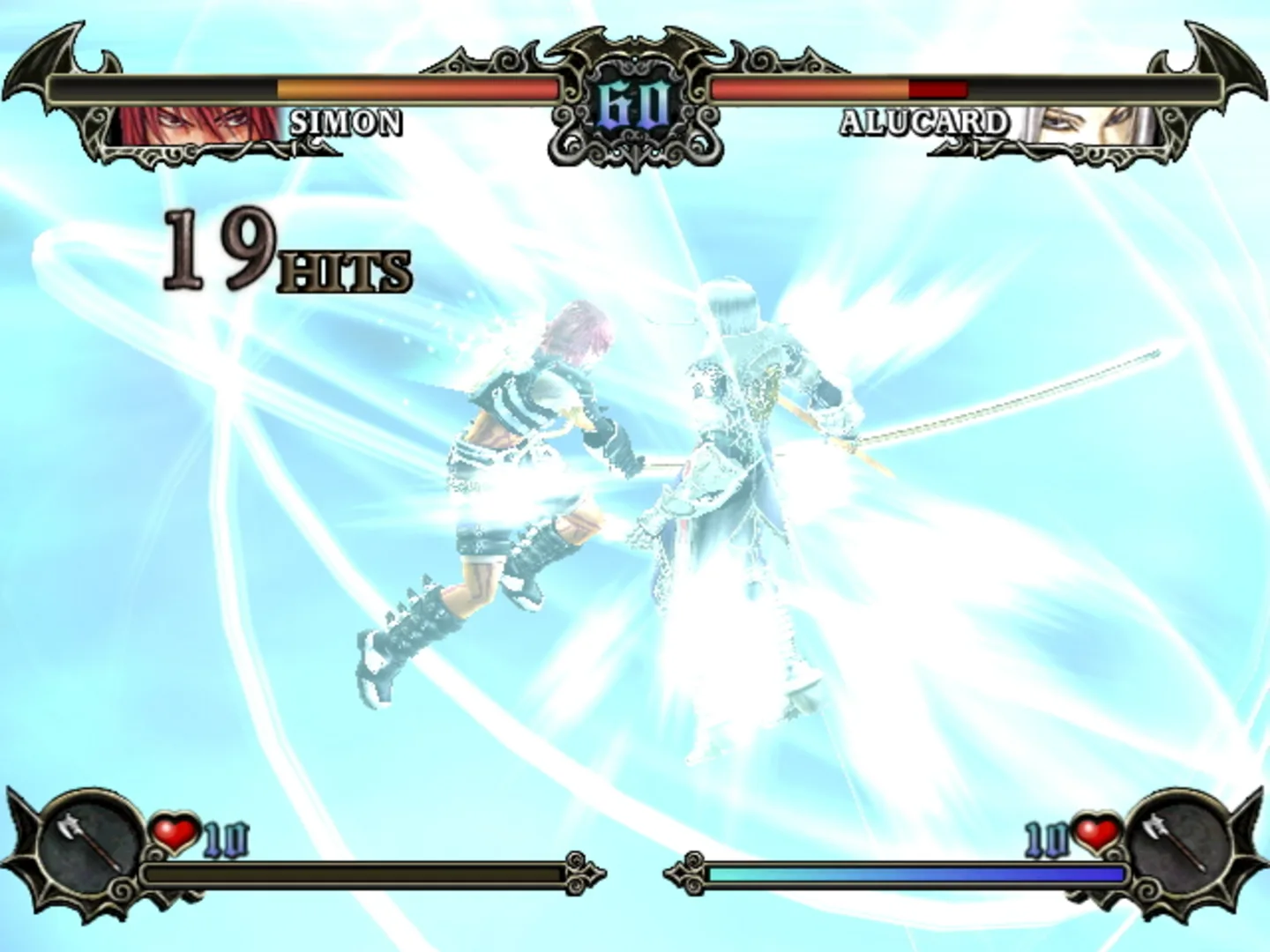Click Simon's character portrait

point(190,123)
